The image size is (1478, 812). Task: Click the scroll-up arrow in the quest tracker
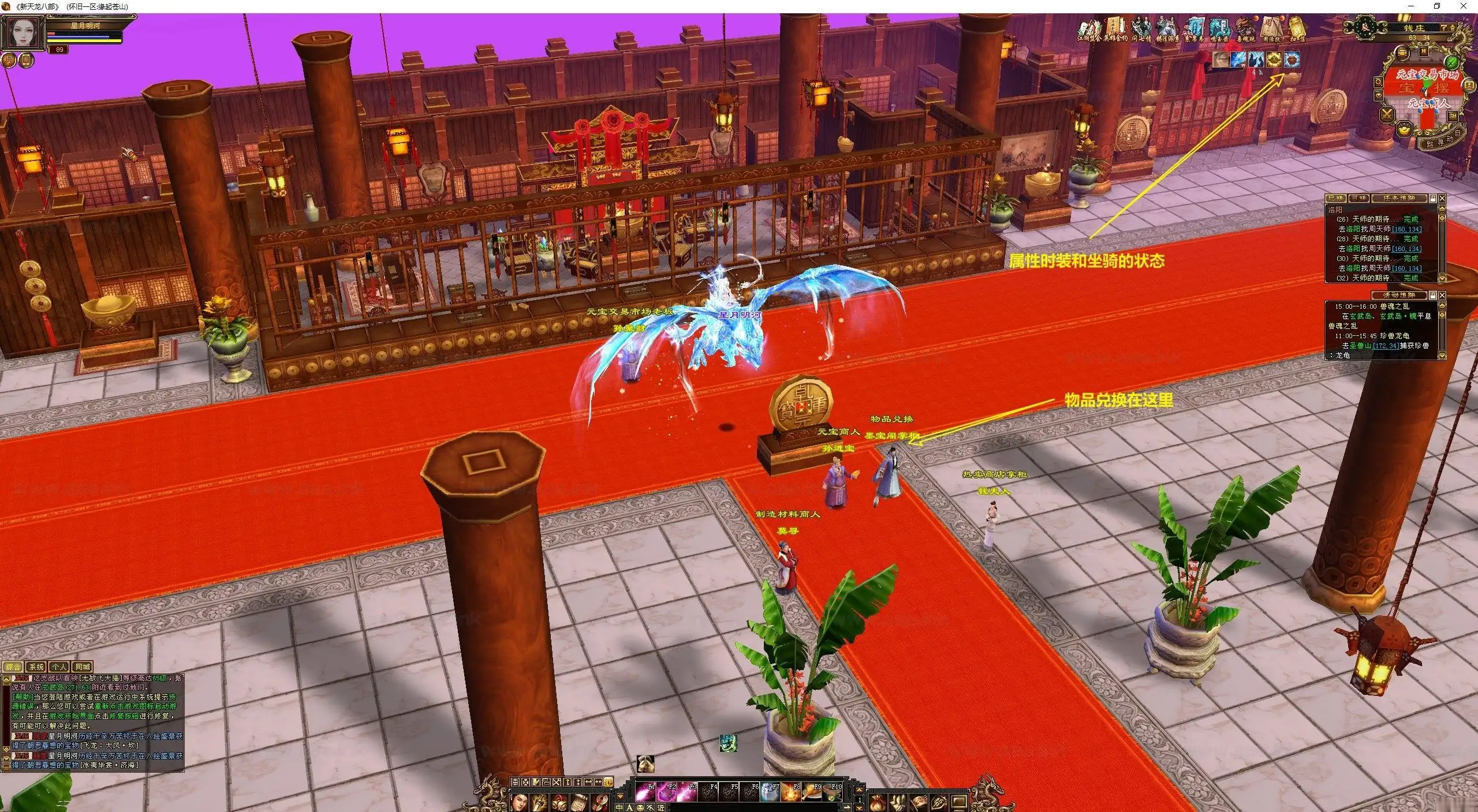coord(1442,208)
